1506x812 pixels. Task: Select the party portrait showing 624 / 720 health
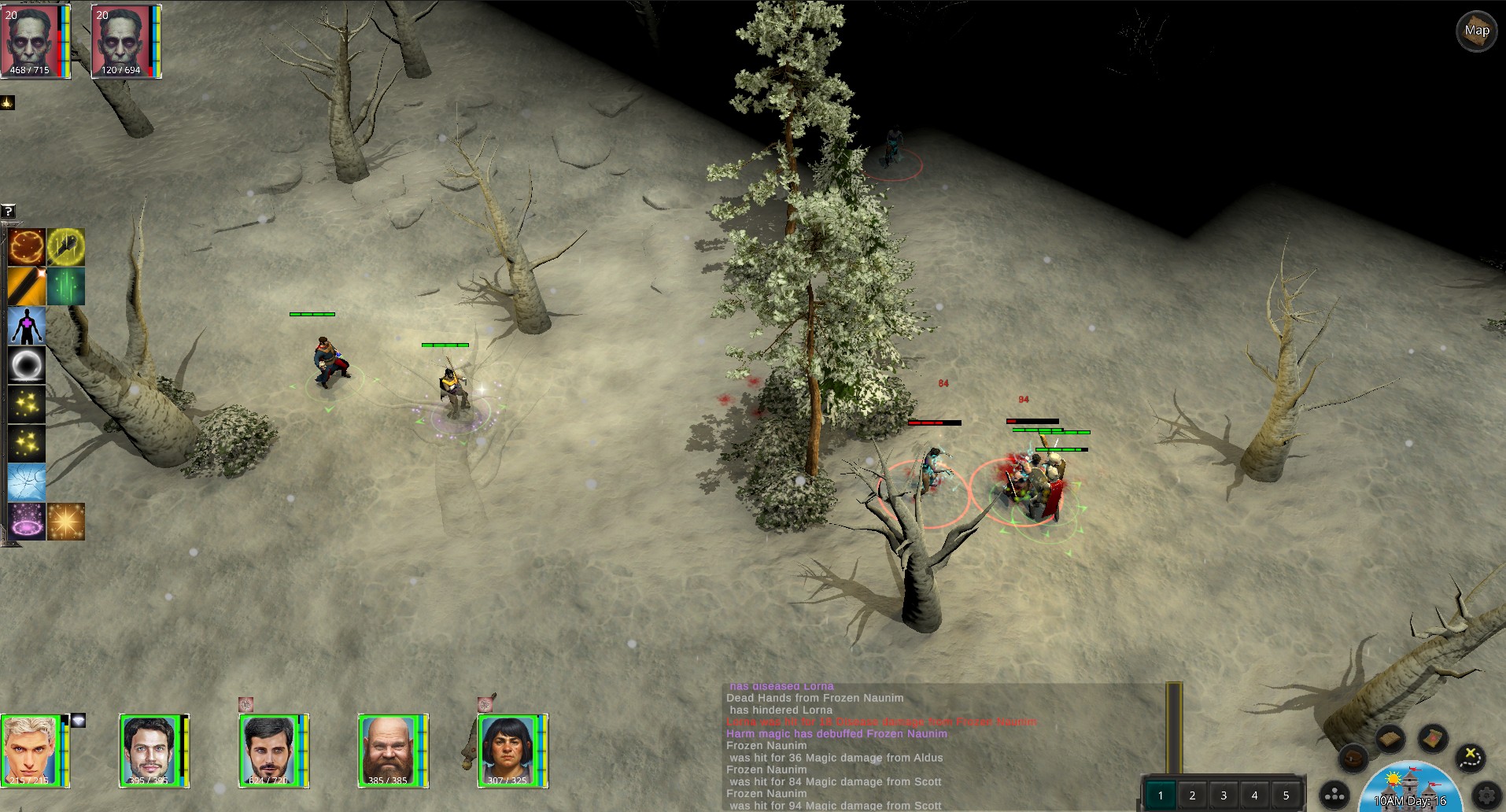pyautogui.click(x=271, y=751)
